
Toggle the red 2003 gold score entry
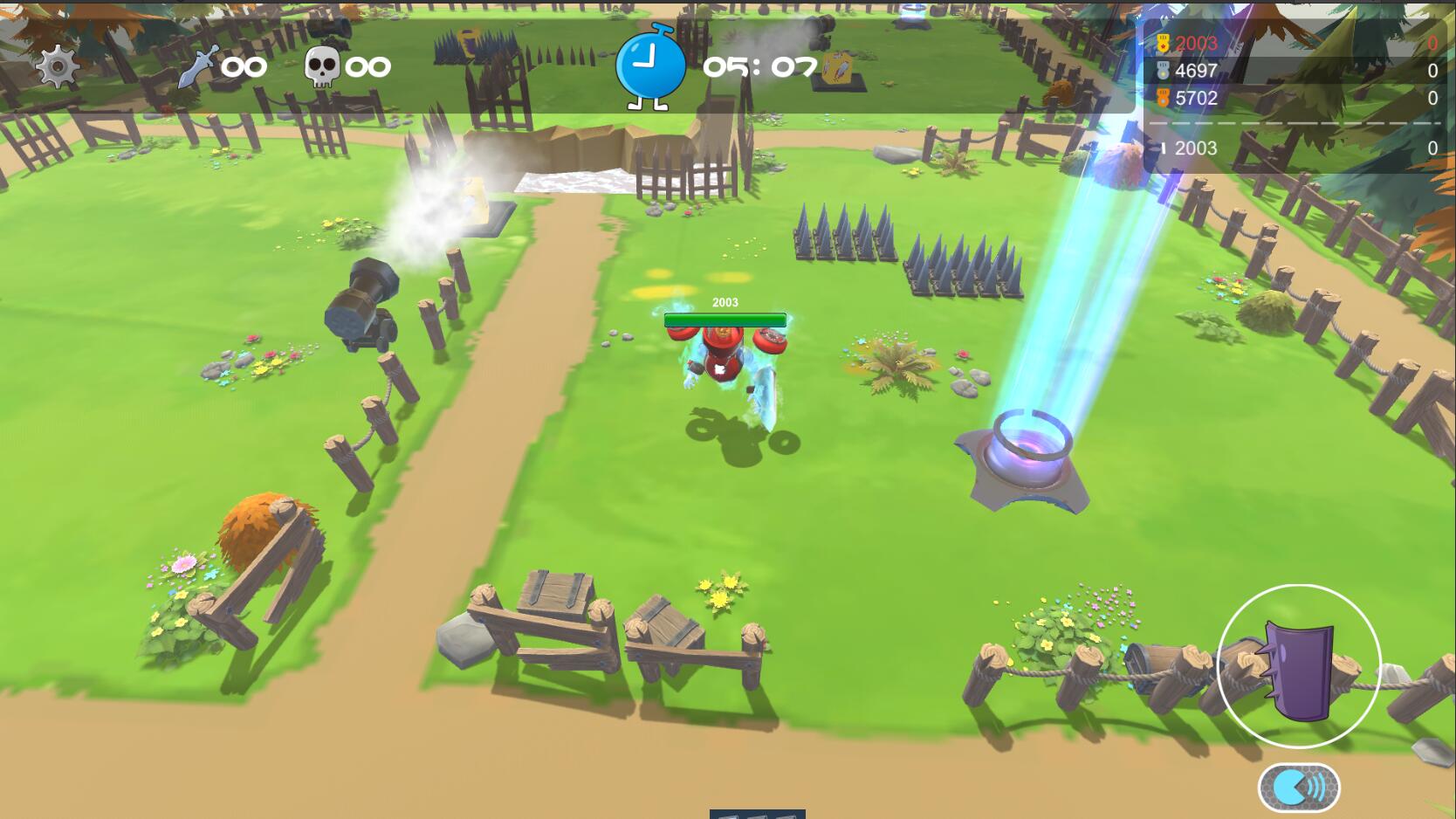tap(1194, 41)
